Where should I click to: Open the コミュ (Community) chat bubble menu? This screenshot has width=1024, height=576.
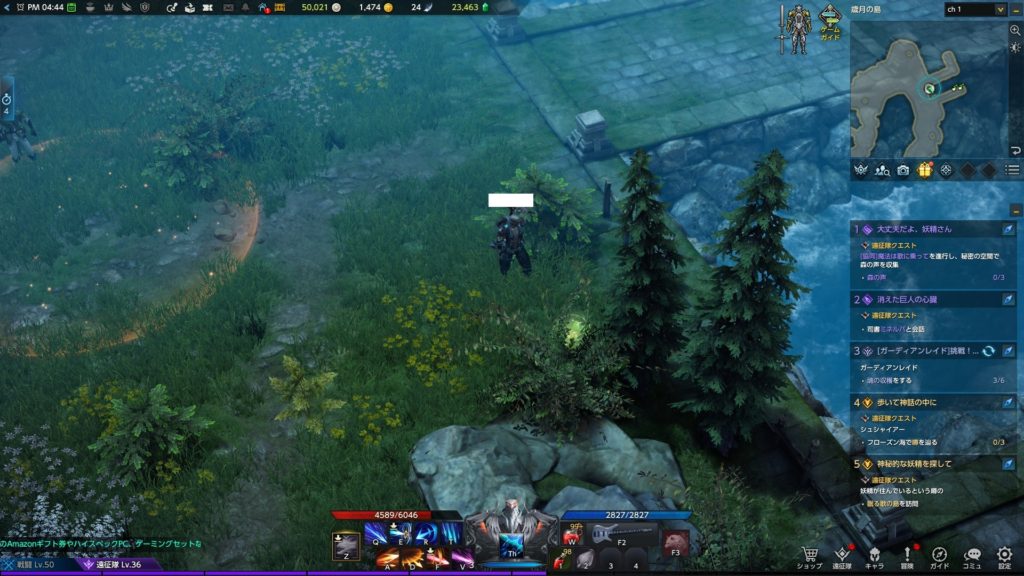(973, 555)
